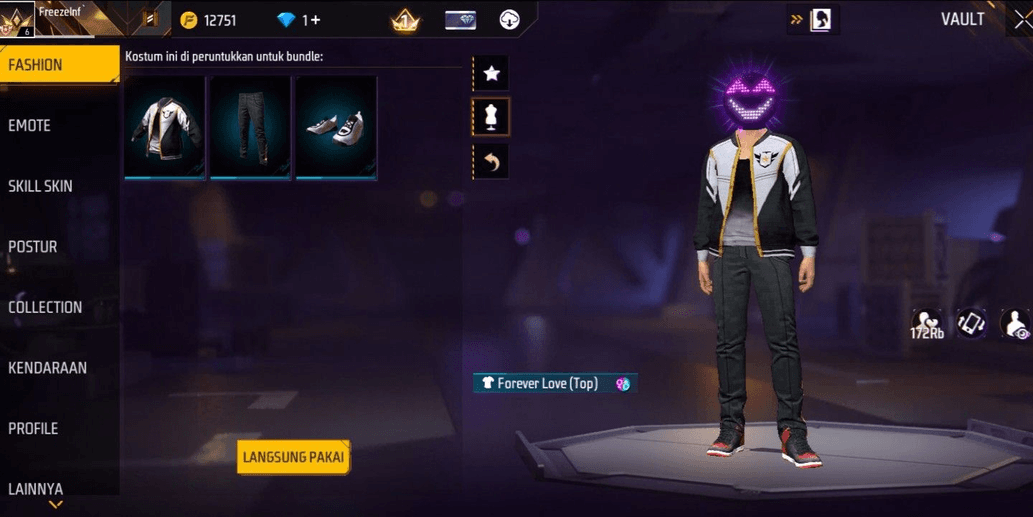
Task: Open the COLLECTION tab
Action: (45, 307)
